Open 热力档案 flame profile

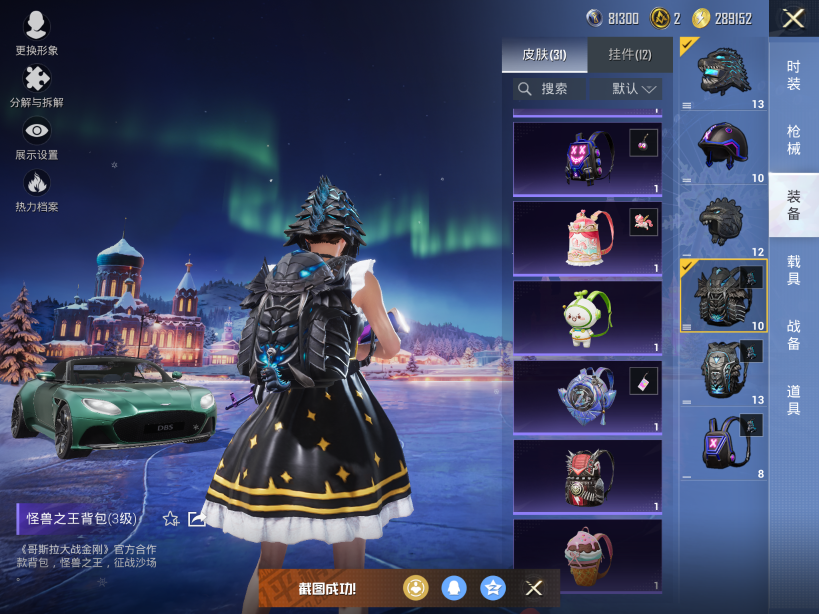pyautogui.click(x=37, y=189)
